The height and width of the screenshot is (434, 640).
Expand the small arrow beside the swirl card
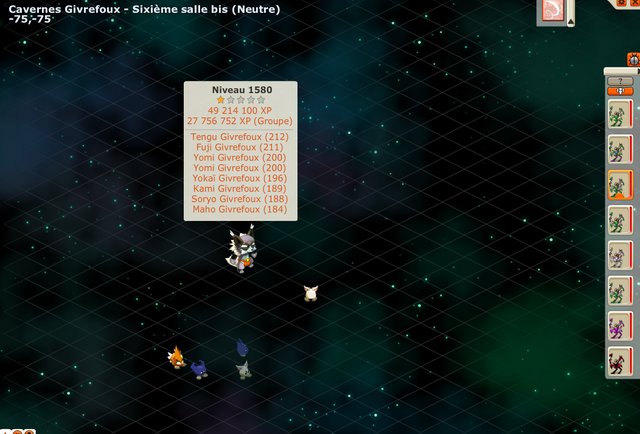click(571, 20)
